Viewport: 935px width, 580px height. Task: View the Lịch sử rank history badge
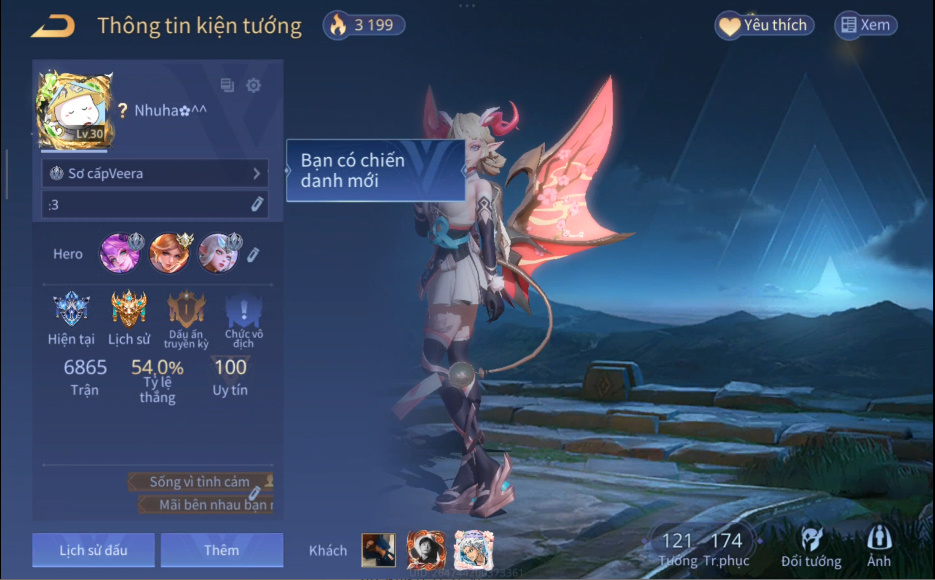point(129,310)
